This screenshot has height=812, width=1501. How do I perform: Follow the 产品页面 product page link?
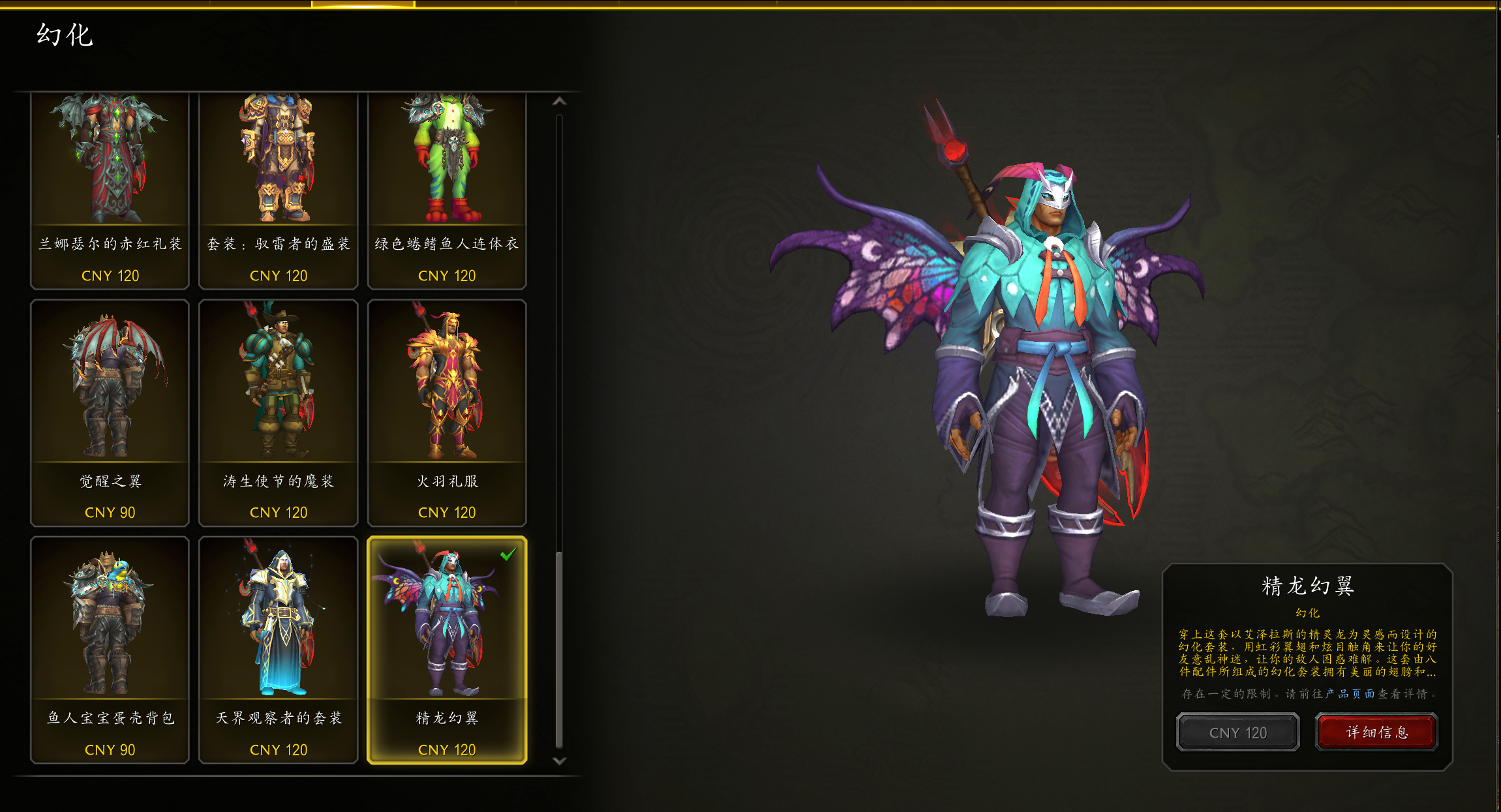coord(1350,694)
